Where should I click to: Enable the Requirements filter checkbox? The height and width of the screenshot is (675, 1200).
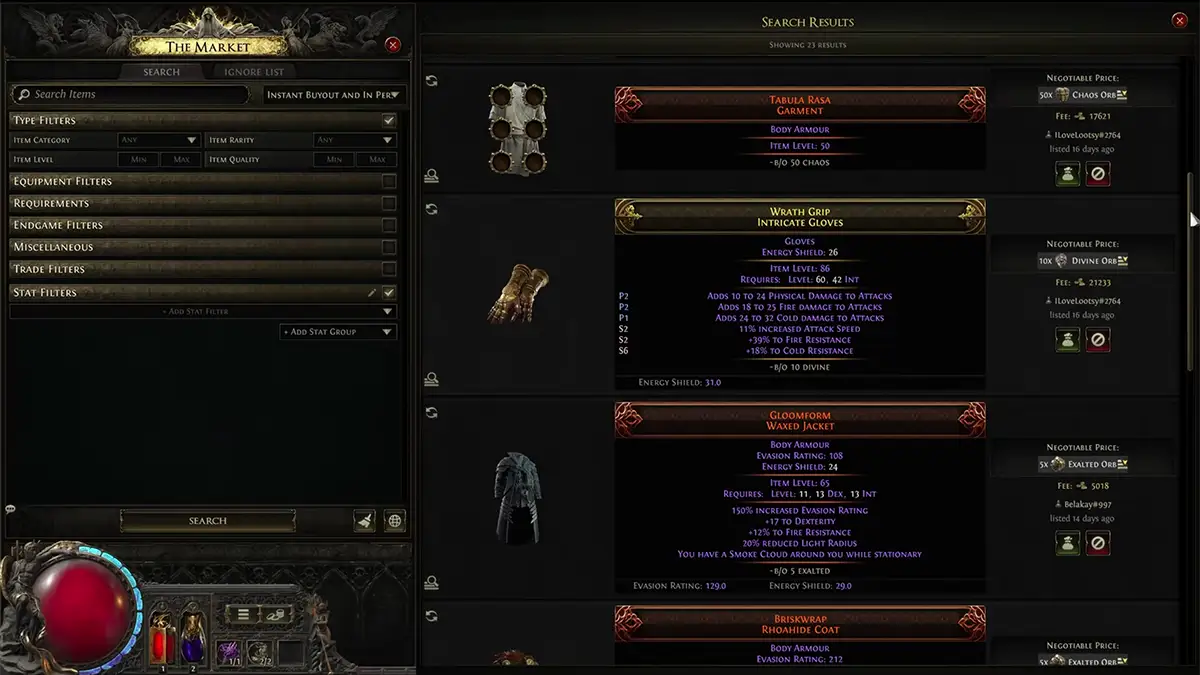click(389, 203)
